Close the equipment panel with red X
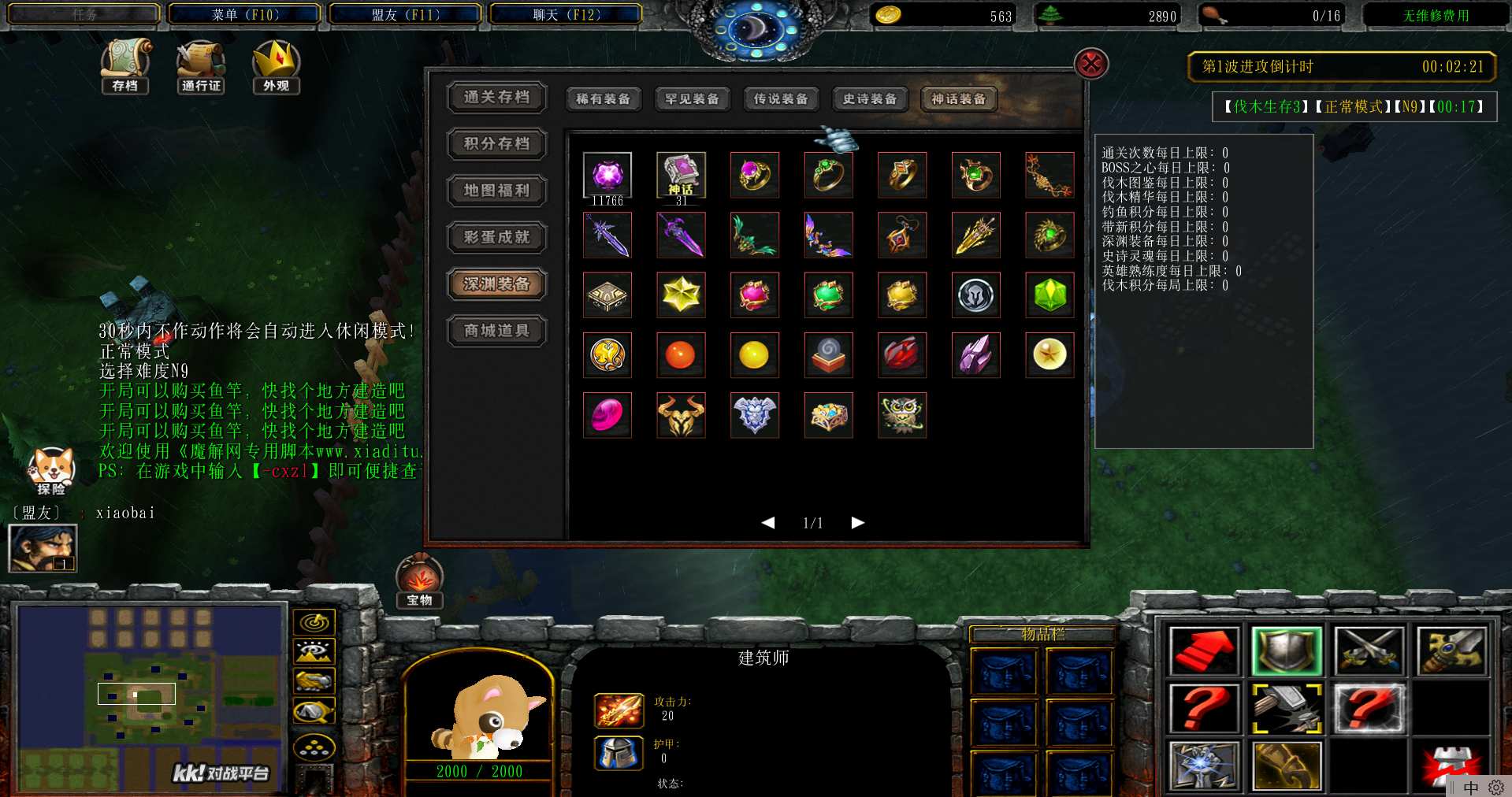The image size is (1512, 797). (1091, 64)
